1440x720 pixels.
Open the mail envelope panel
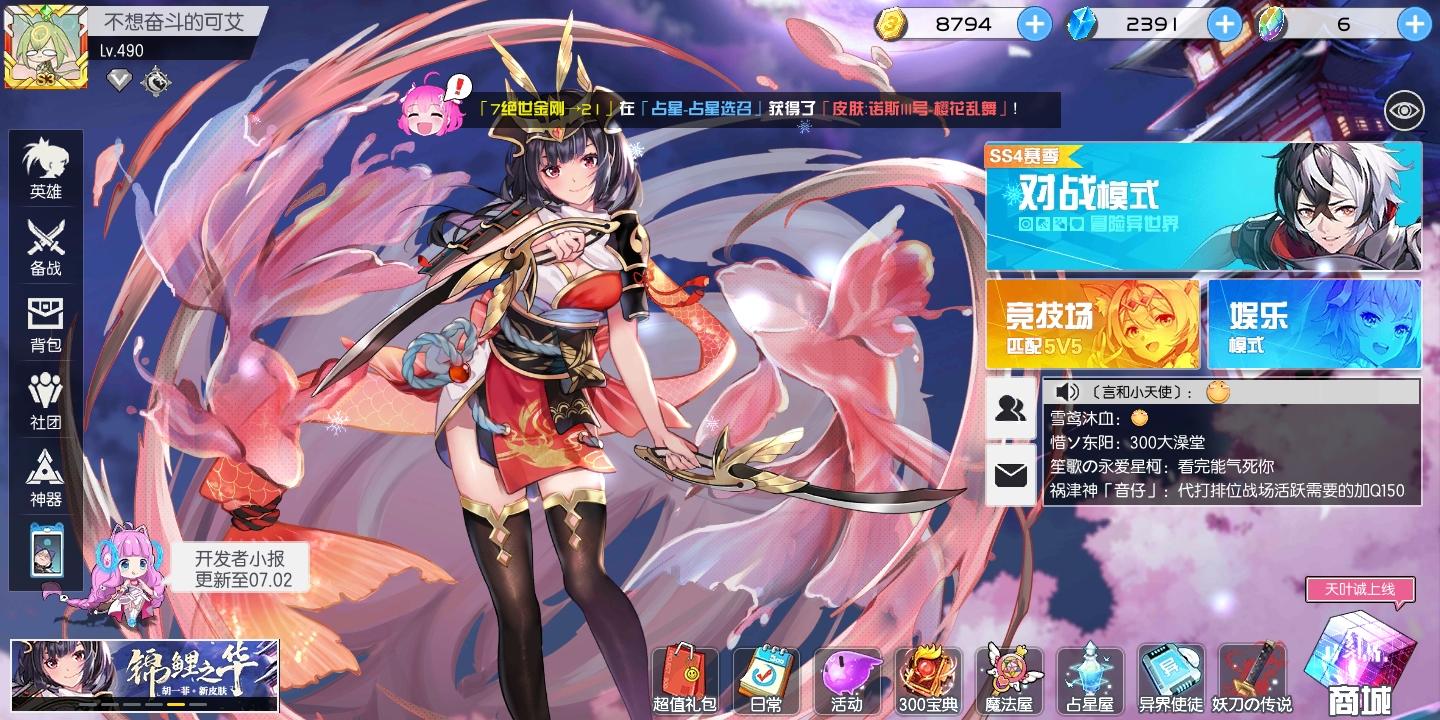1012,473
